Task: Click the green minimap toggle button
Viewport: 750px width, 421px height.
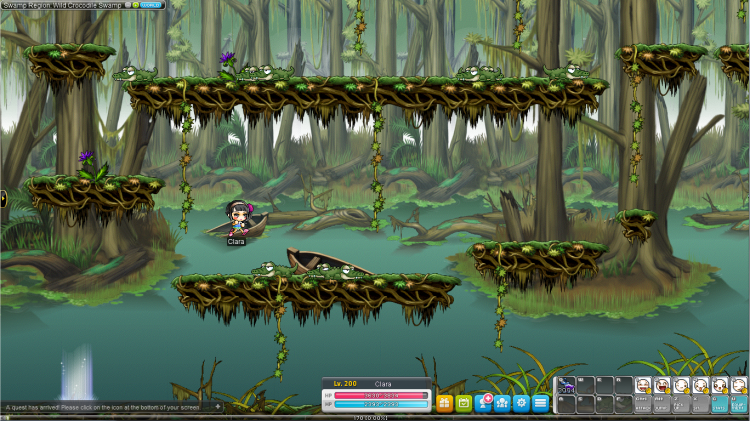Action: click(x=136, y=5)
